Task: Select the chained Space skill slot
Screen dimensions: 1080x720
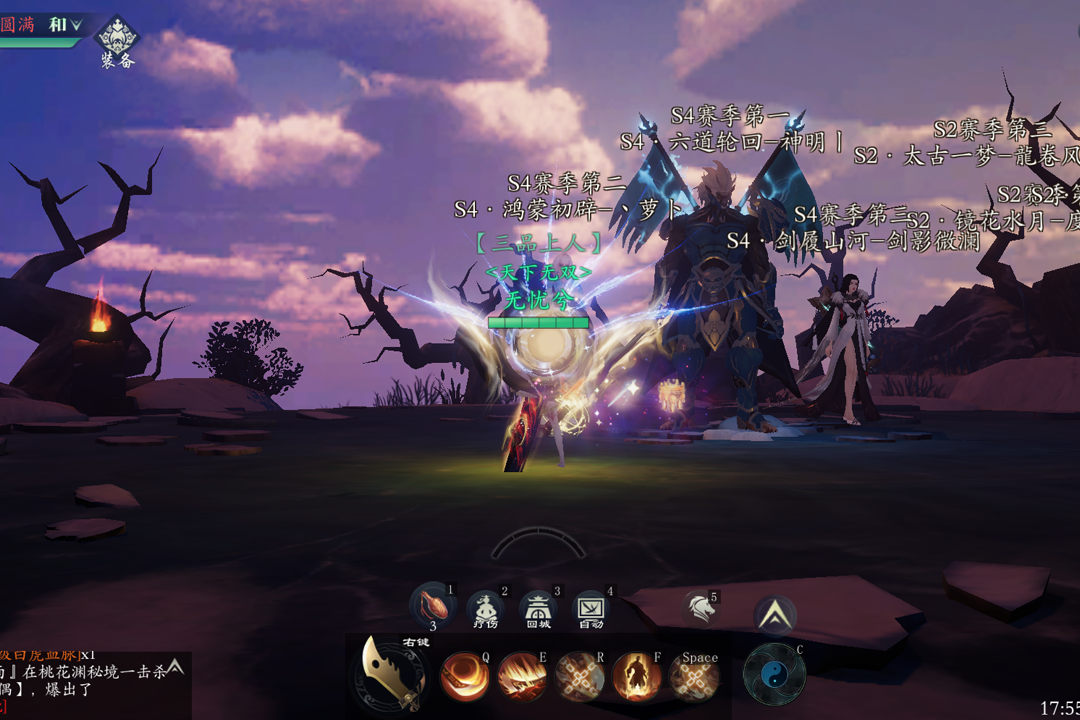Action: [694, 677]
